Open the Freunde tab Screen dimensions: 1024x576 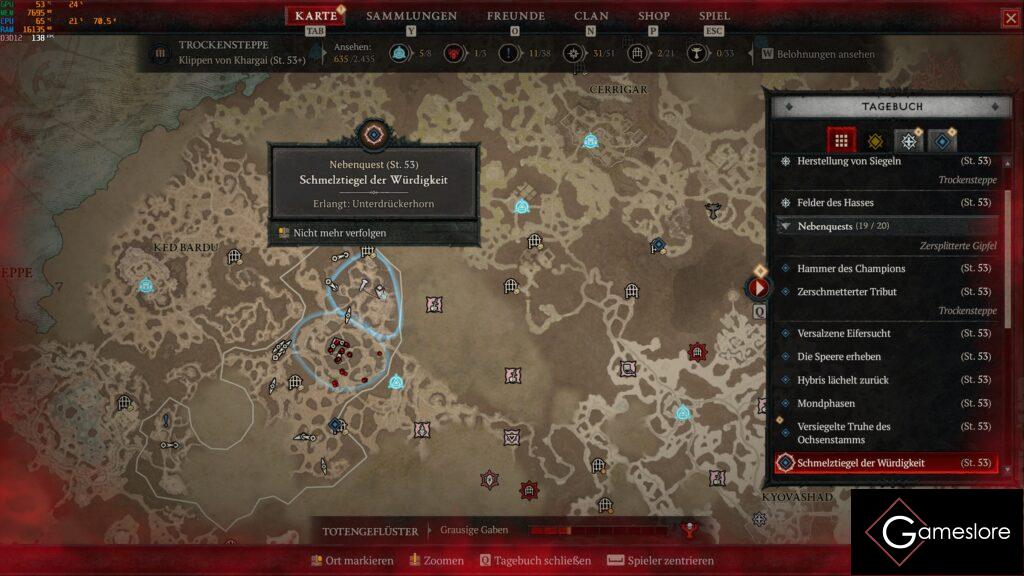(x=515, y=16)
